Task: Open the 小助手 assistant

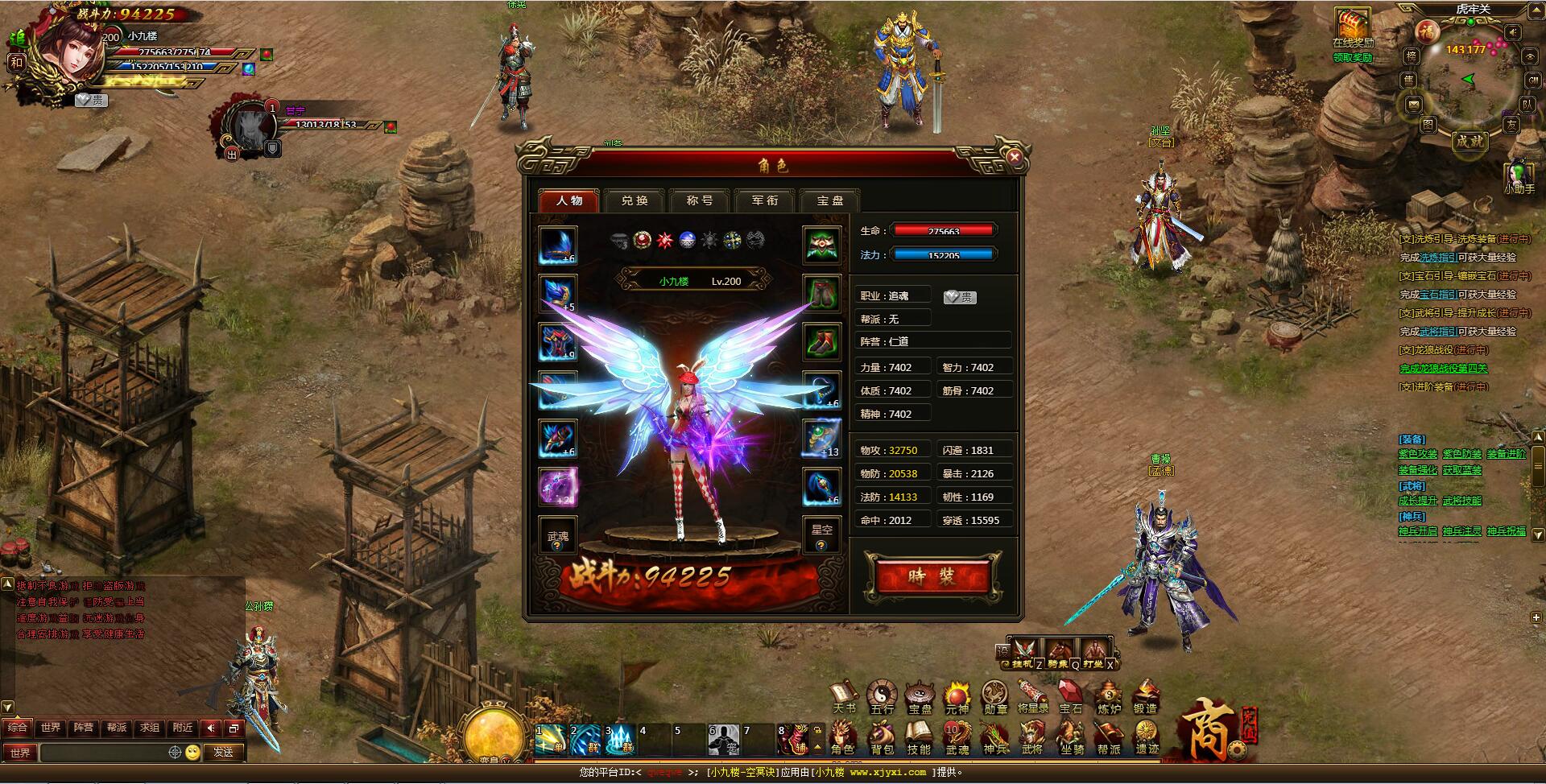Action: [x=1519, y=178]
